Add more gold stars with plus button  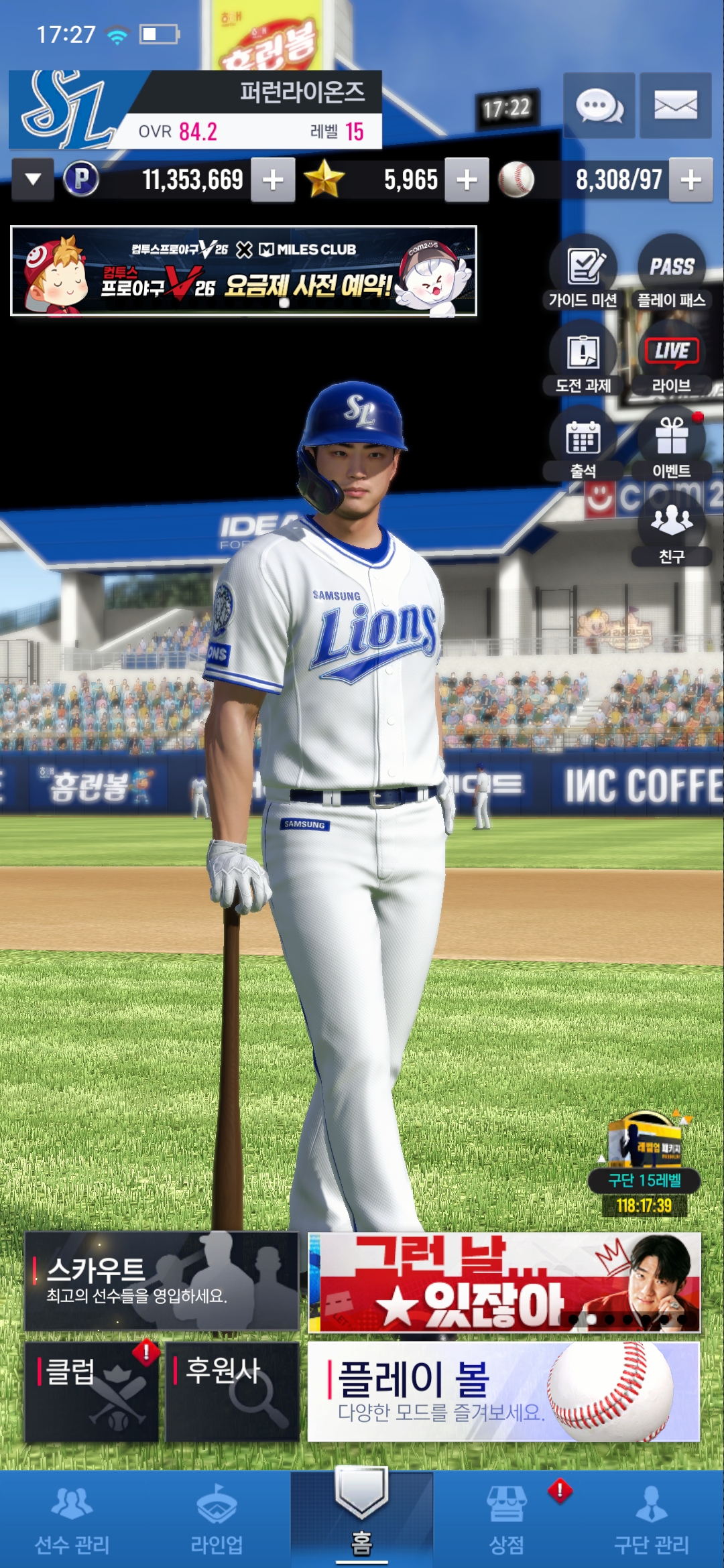tap(467, 180)
